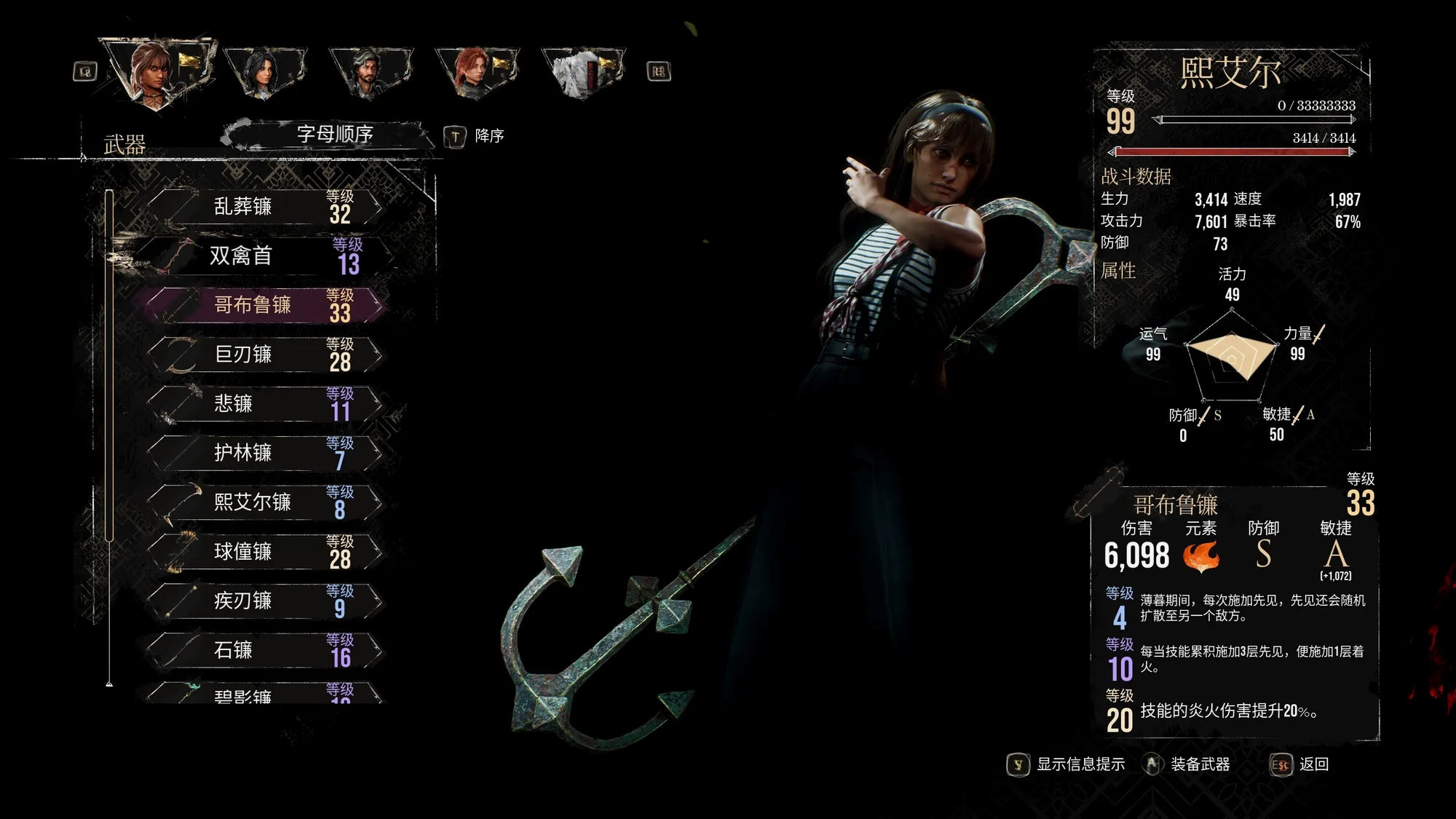Select the 石镰 level 16 weapon
Viewport: 1456px width, 819px height.
pos(266,650)
